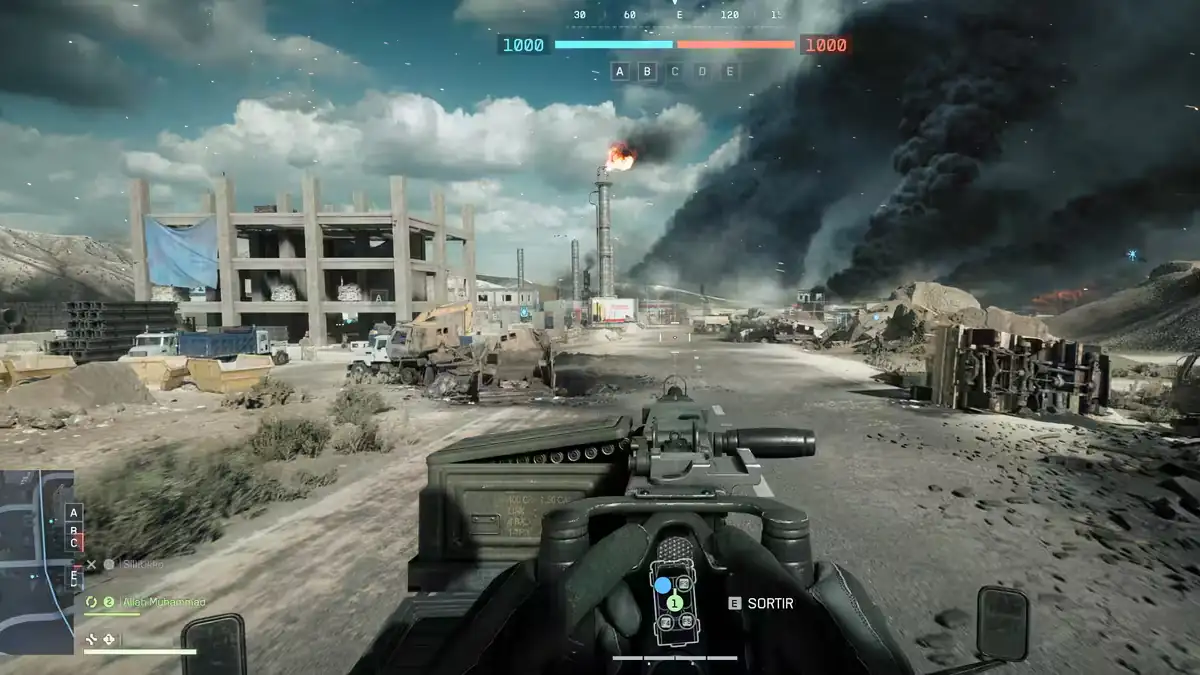Click the red C objective marker on minimap
The height and width of the screenshot is (675, 1200).
pyautogui.click(x=73, y=542)
